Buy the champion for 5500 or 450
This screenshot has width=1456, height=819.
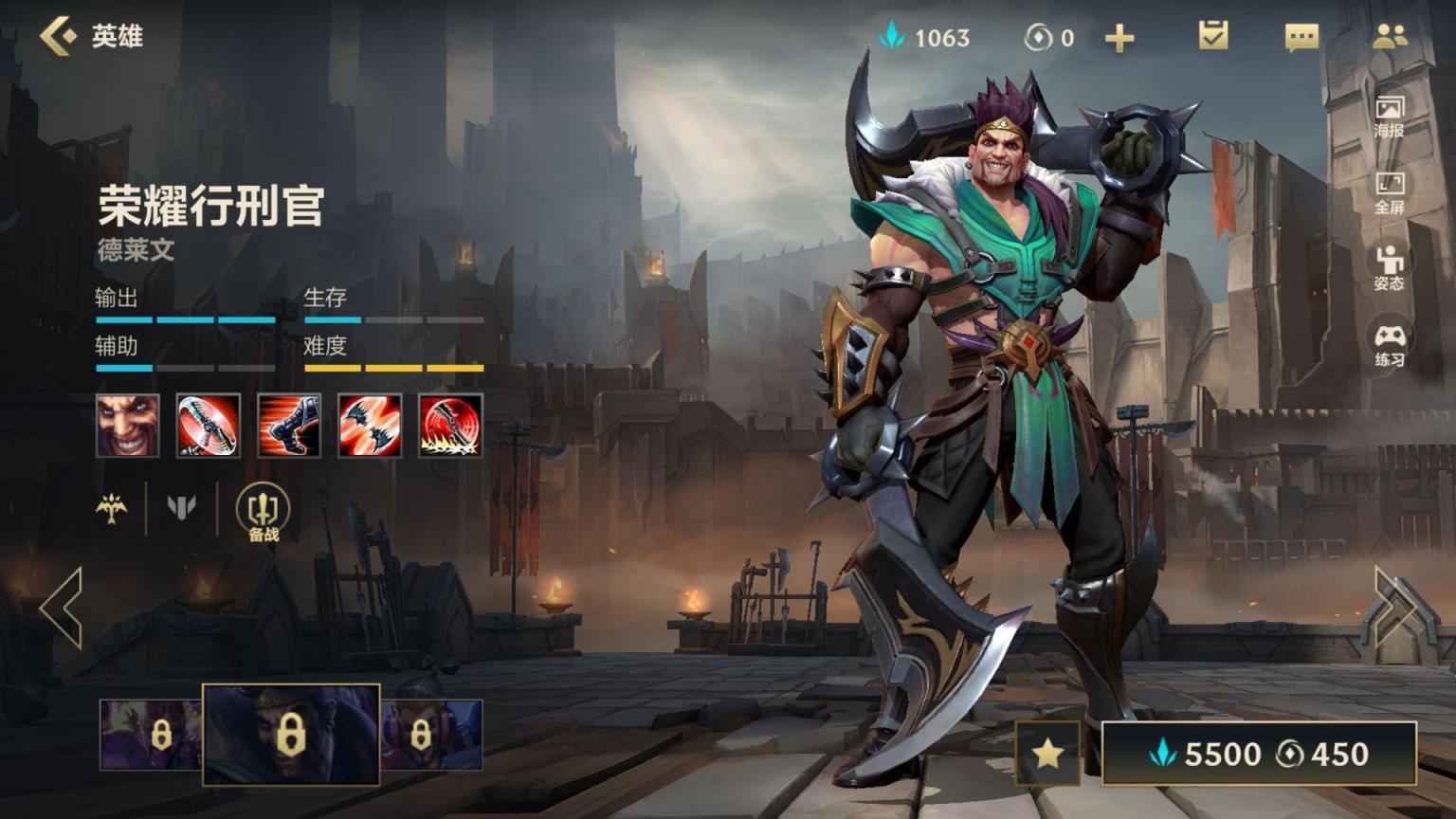coord(1259,754)
